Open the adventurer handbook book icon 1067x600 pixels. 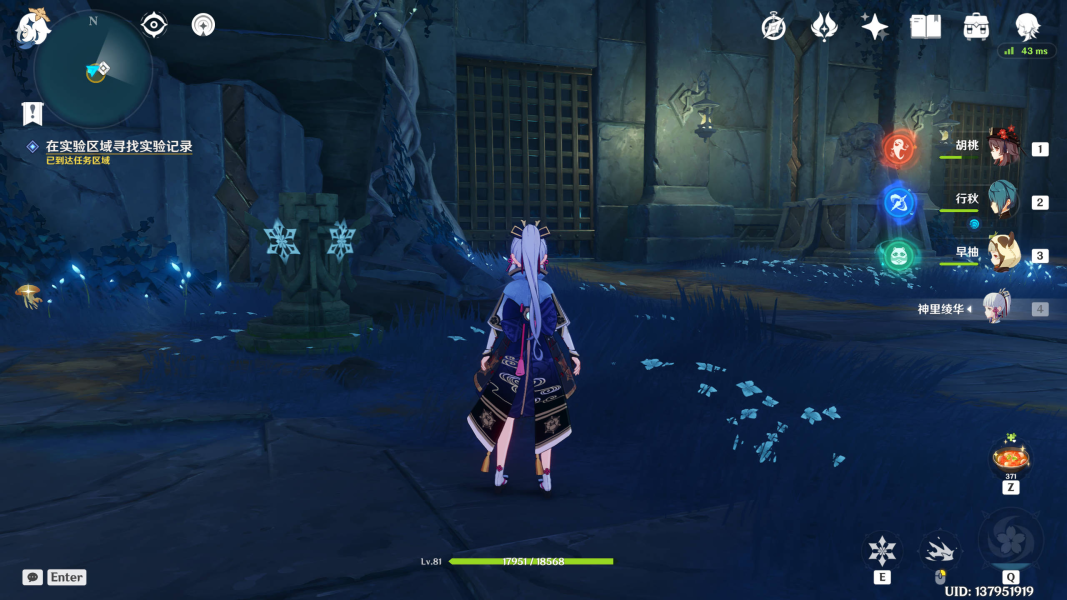pyautogui.click(x=926, y=27)
